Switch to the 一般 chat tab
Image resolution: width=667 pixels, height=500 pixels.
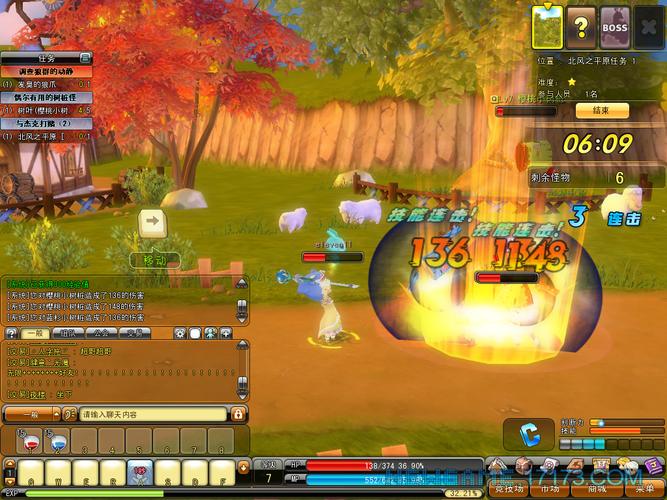click(37, 332)
